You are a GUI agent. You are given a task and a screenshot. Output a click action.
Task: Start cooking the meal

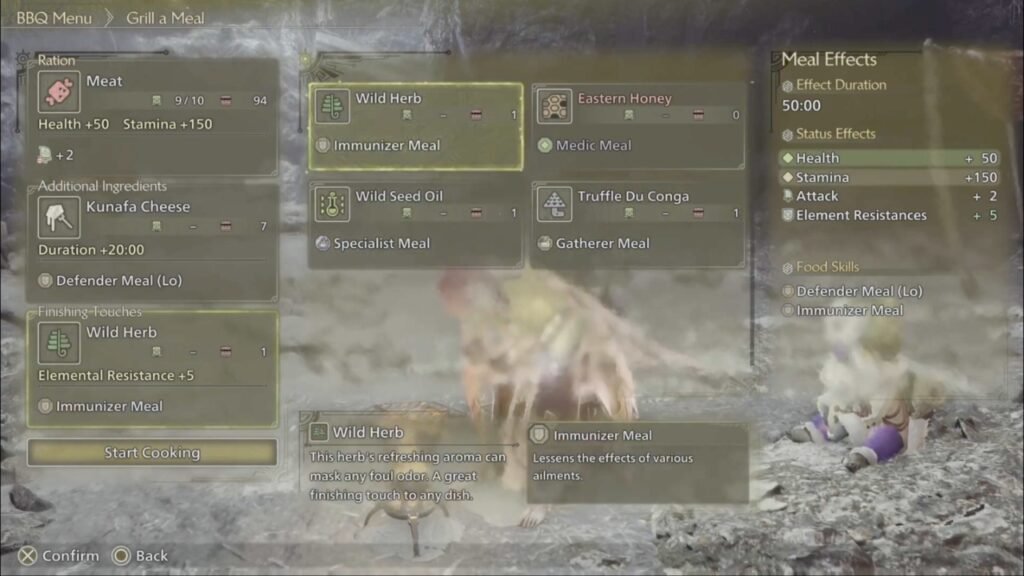pos(152,453)
